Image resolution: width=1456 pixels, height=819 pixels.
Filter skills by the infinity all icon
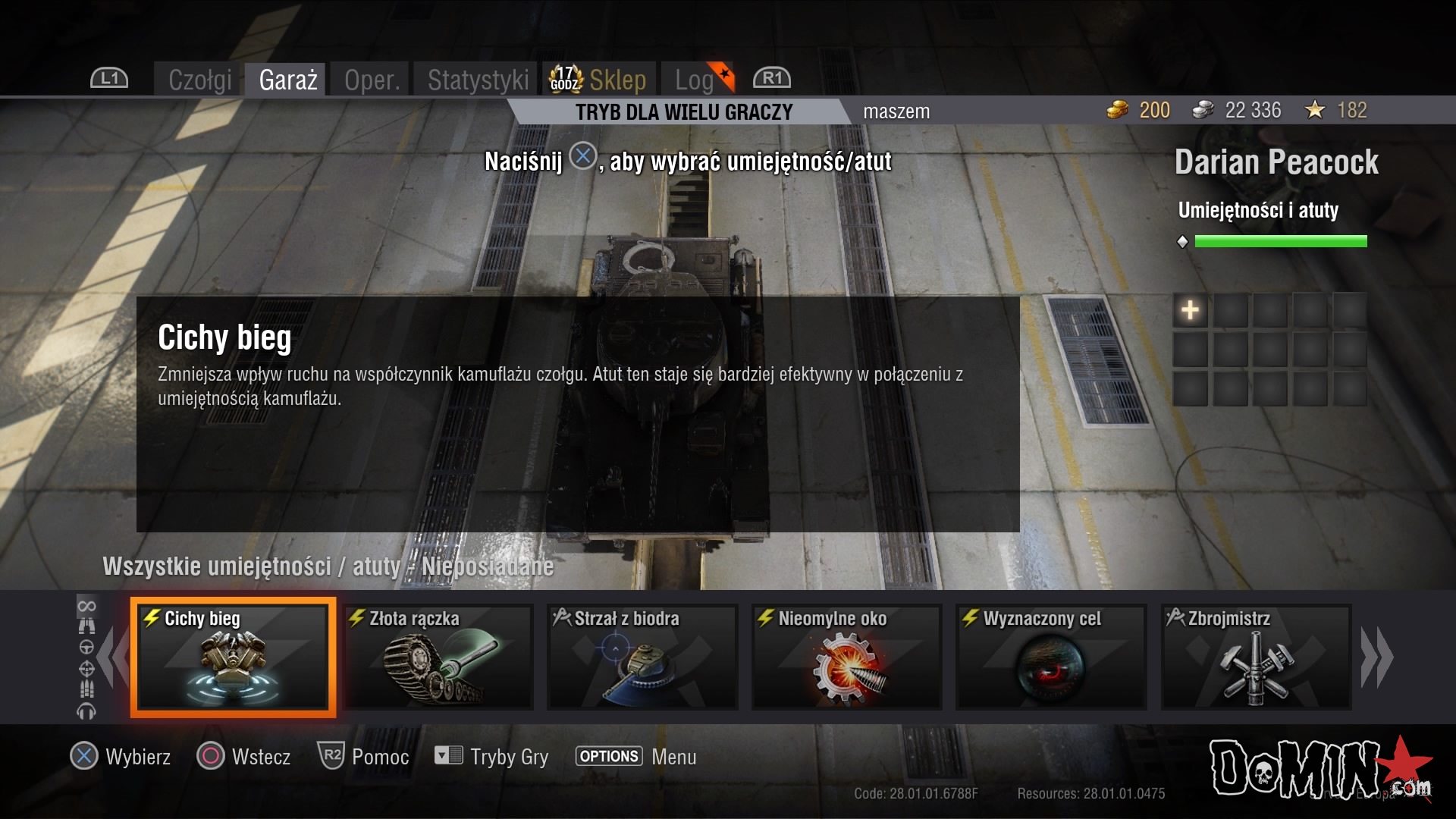pyautogui.click(x=86, y=606)
